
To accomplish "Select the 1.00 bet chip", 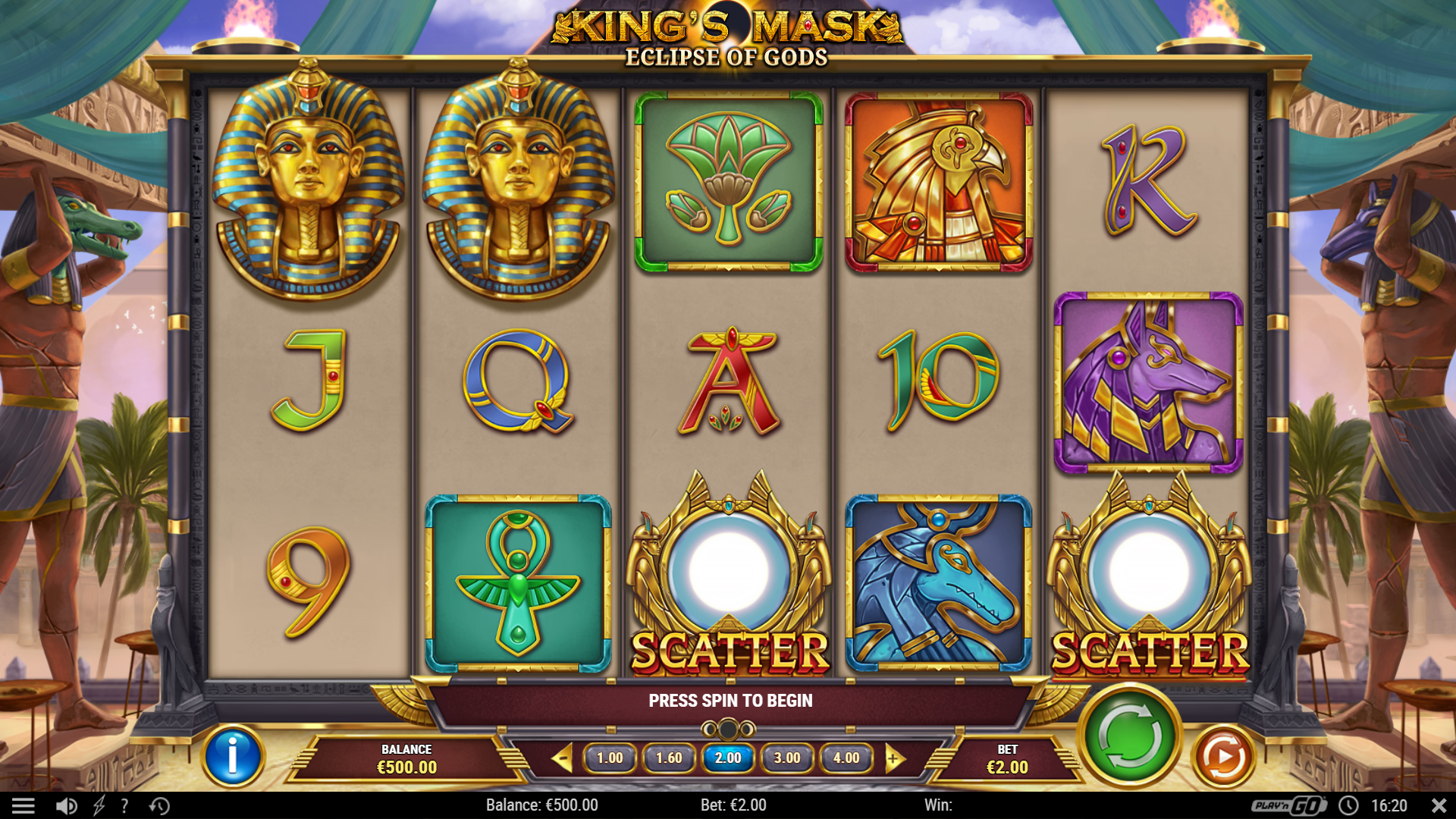I will point(610,757).
